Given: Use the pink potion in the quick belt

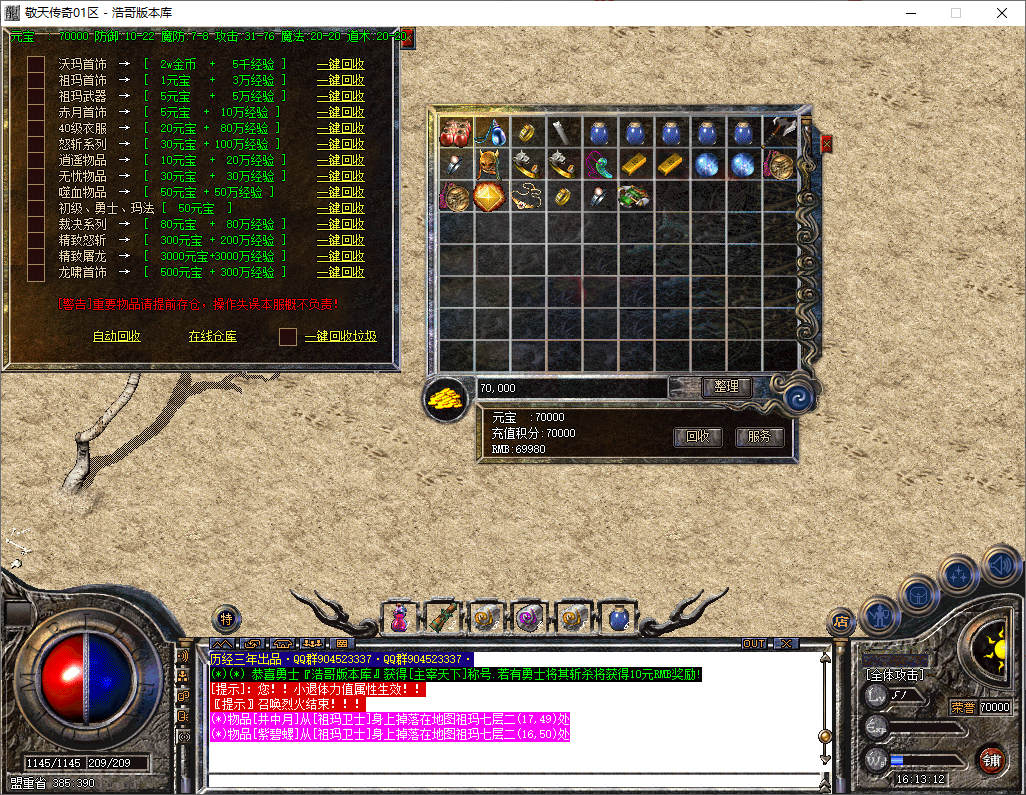Looking at the screenshot, I should tap(399, 618).
